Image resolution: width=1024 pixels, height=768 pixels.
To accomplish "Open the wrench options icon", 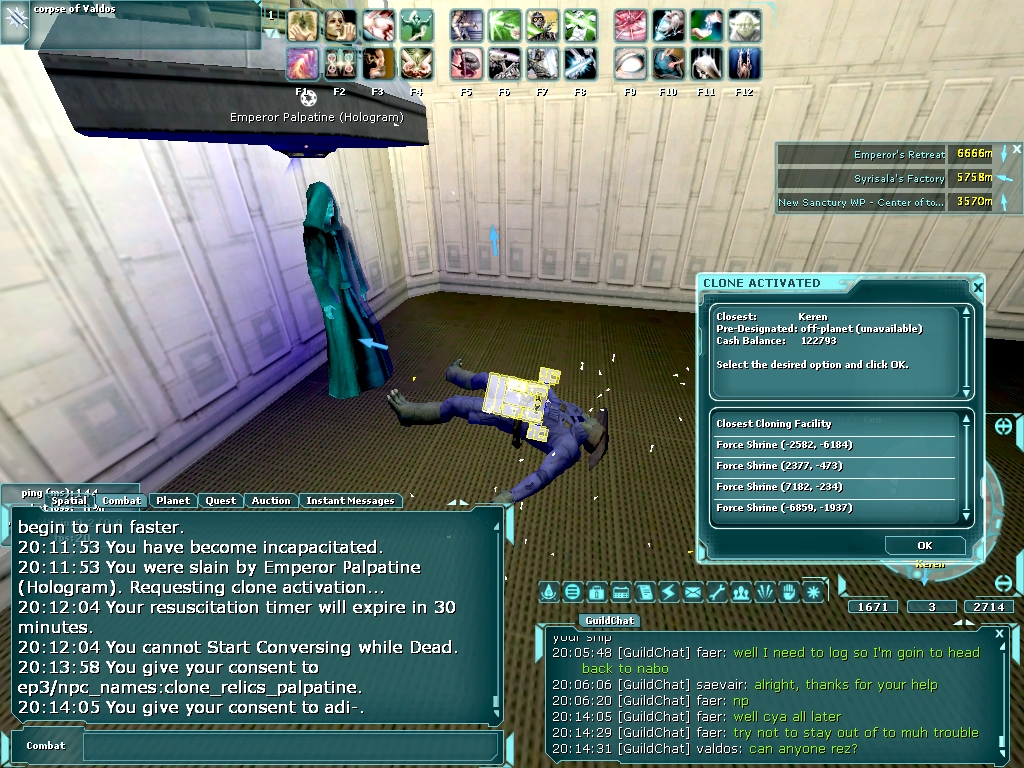I will click(x=717, y=592).
